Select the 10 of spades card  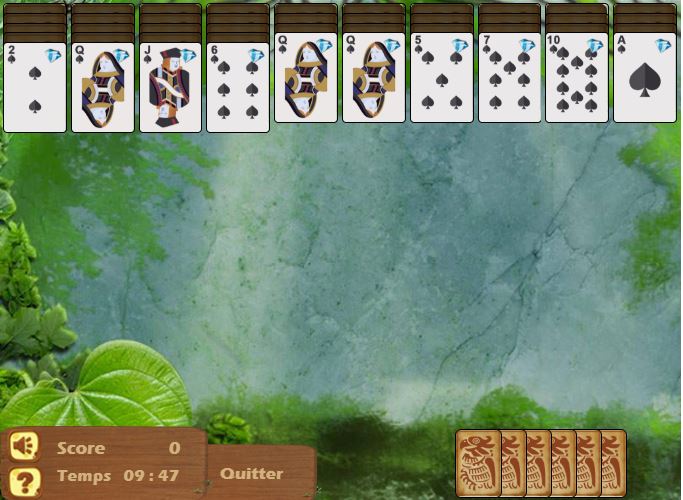[x=576, y=78]
